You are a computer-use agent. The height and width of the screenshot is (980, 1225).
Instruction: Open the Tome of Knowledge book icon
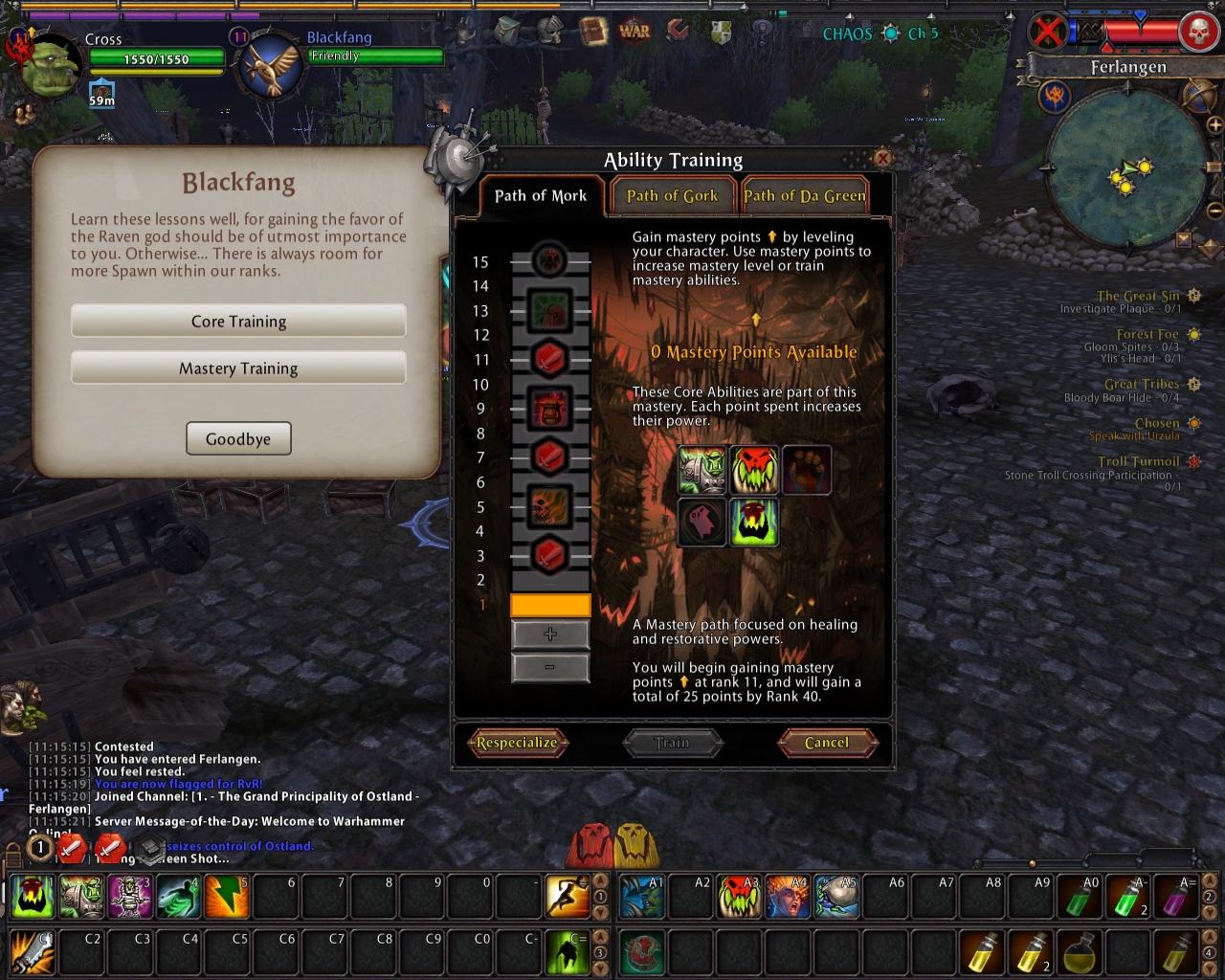(x=594, y=31)
